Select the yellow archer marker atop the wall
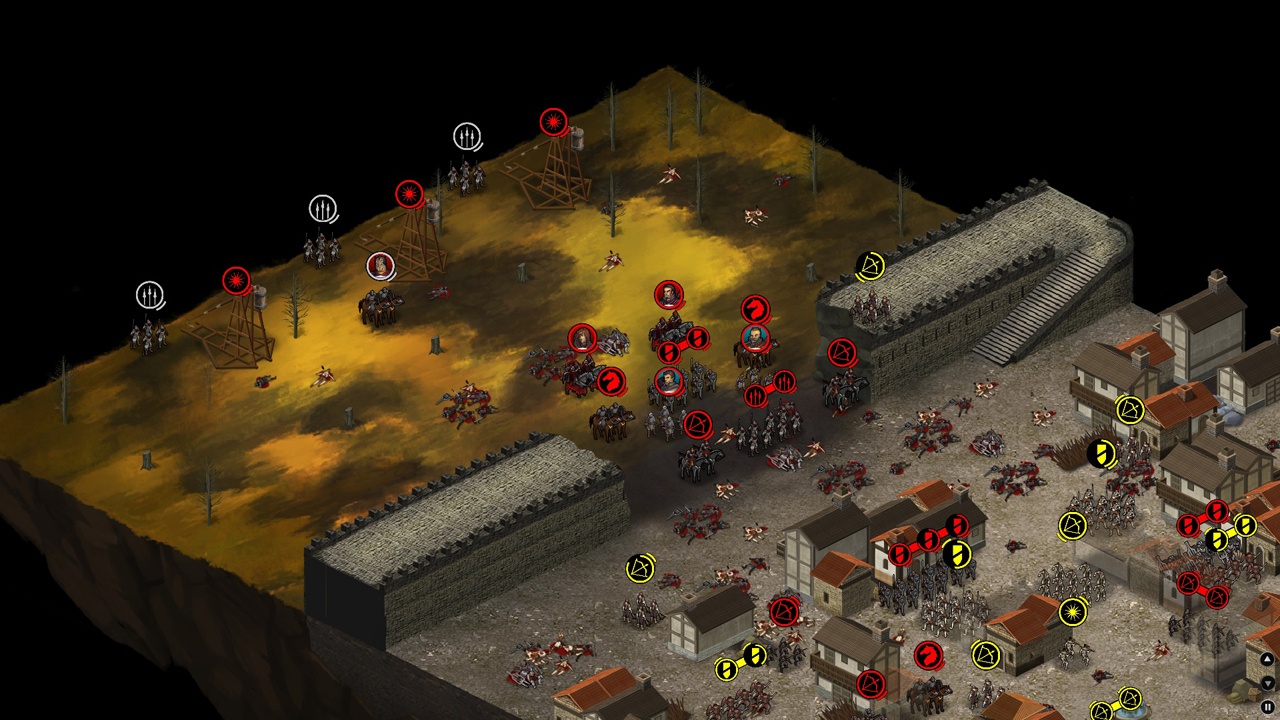1280x720 pixels. click(x=870, y=266)
